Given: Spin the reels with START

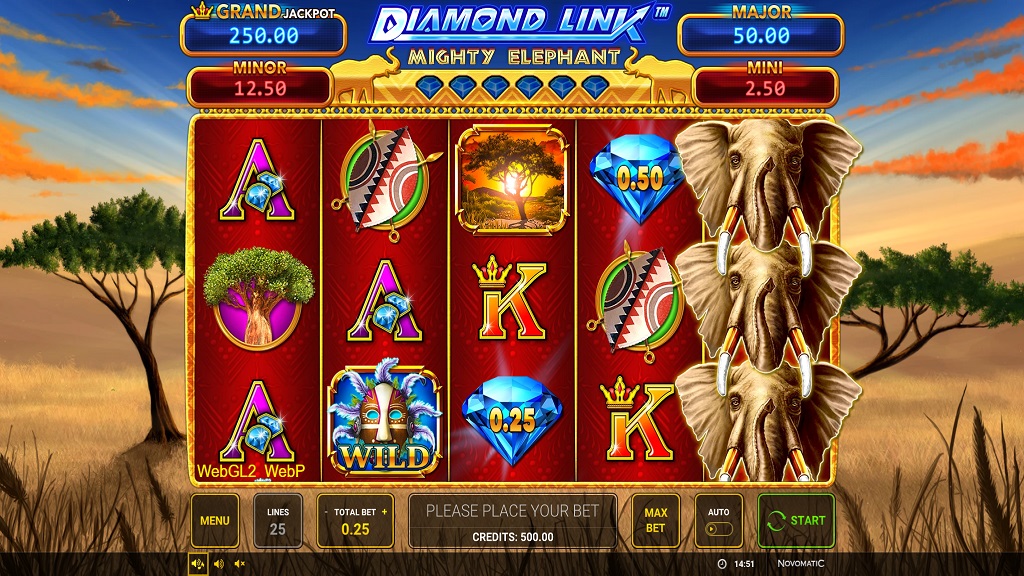Looking at the screenshot, I should click(796, 521).
